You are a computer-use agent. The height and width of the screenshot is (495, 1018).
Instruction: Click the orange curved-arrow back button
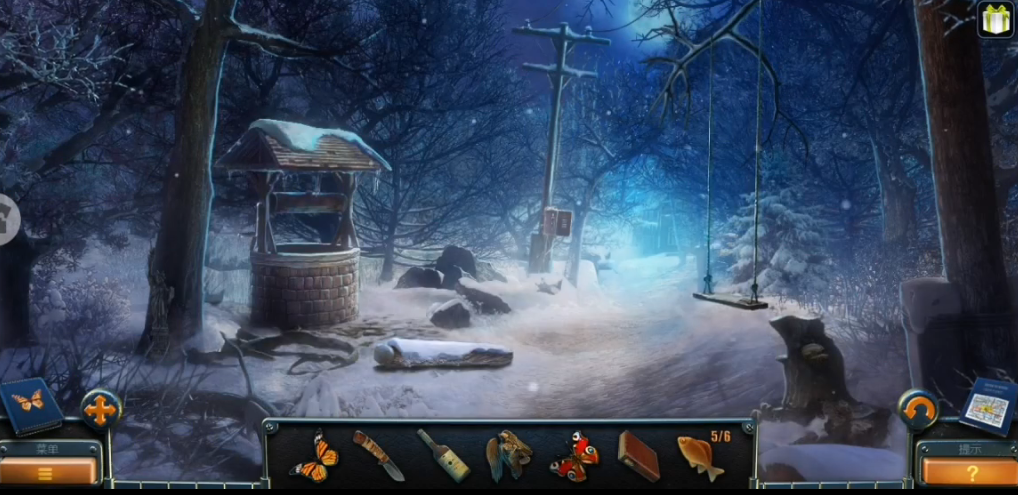[x=917, y=410]
